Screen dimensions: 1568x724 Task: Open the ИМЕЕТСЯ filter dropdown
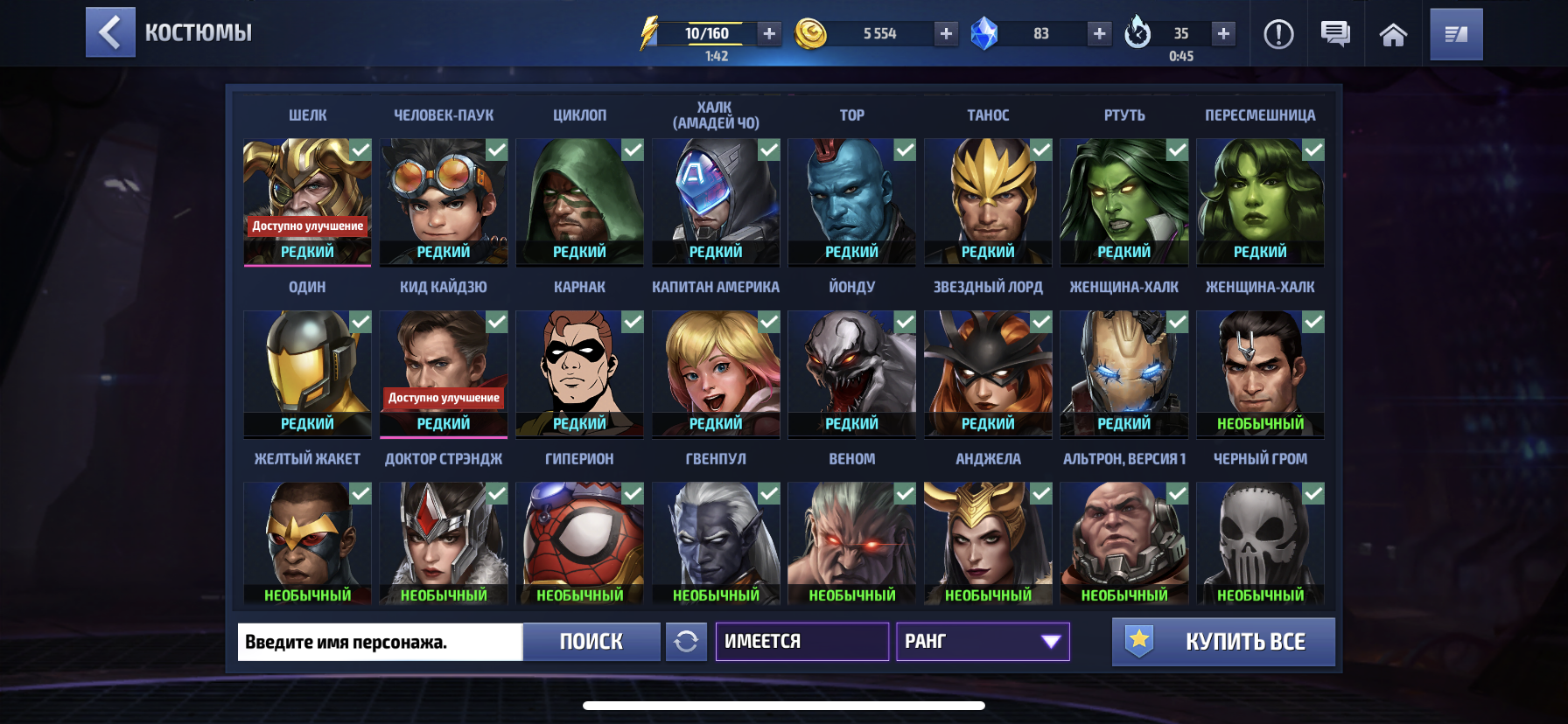(x=801, y=641)
